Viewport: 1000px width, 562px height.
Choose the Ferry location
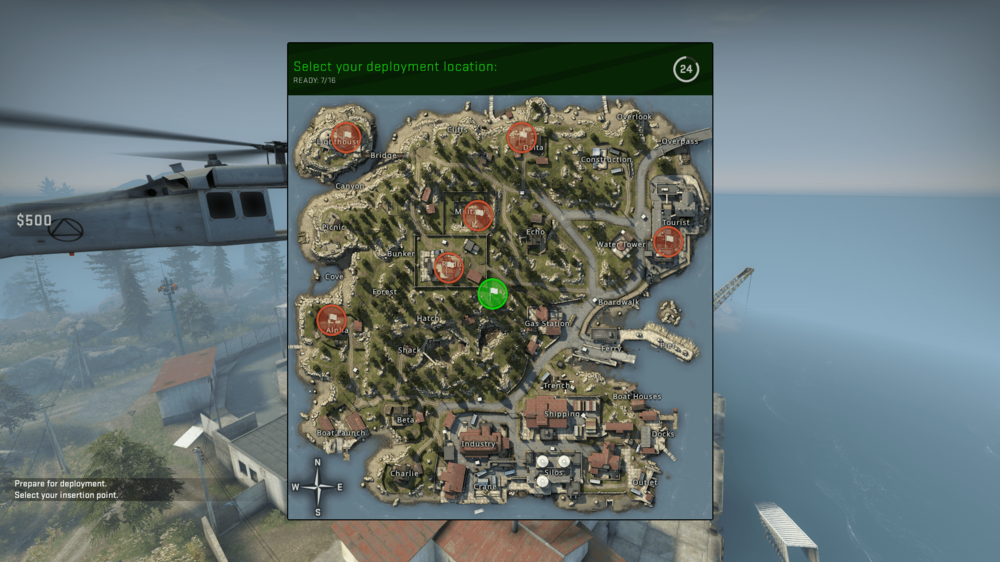[611, 348]
